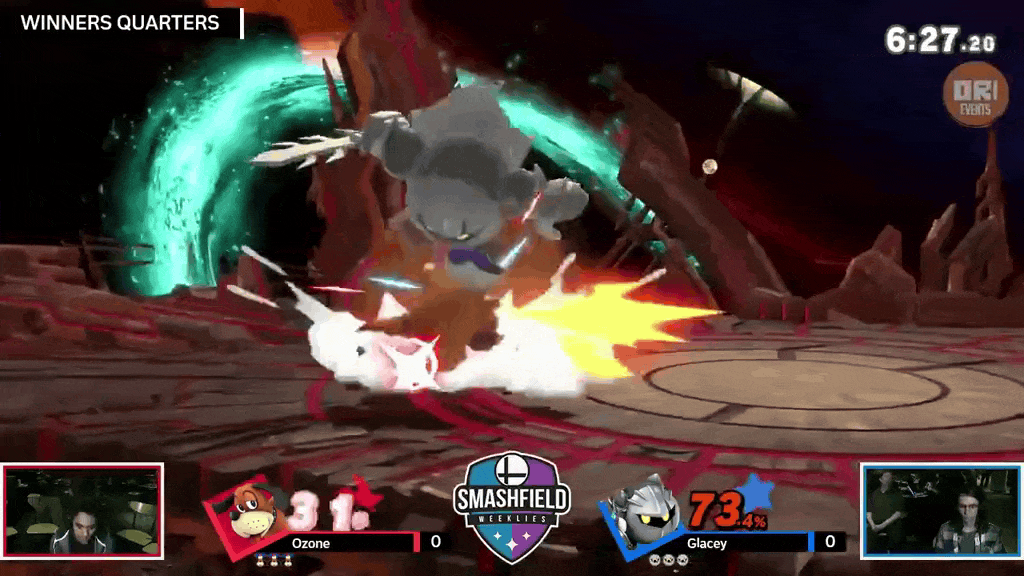The image size is (1024, 576).
Task: Click Glacey's Meta Knight character portrait
Action: pyautogui.click(x=641, y=508)
